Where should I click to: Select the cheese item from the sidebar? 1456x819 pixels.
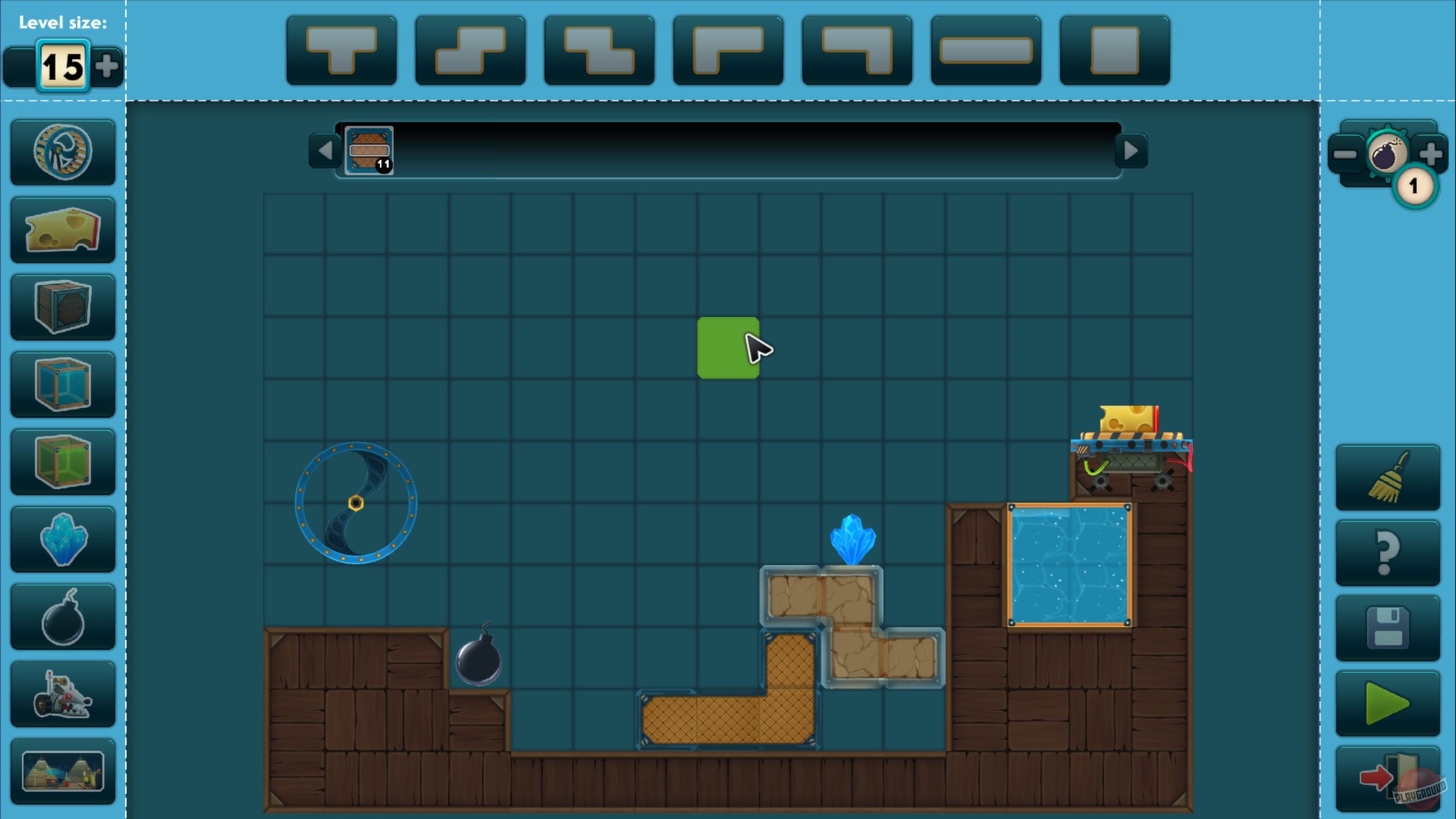click(x=63, y=230)
